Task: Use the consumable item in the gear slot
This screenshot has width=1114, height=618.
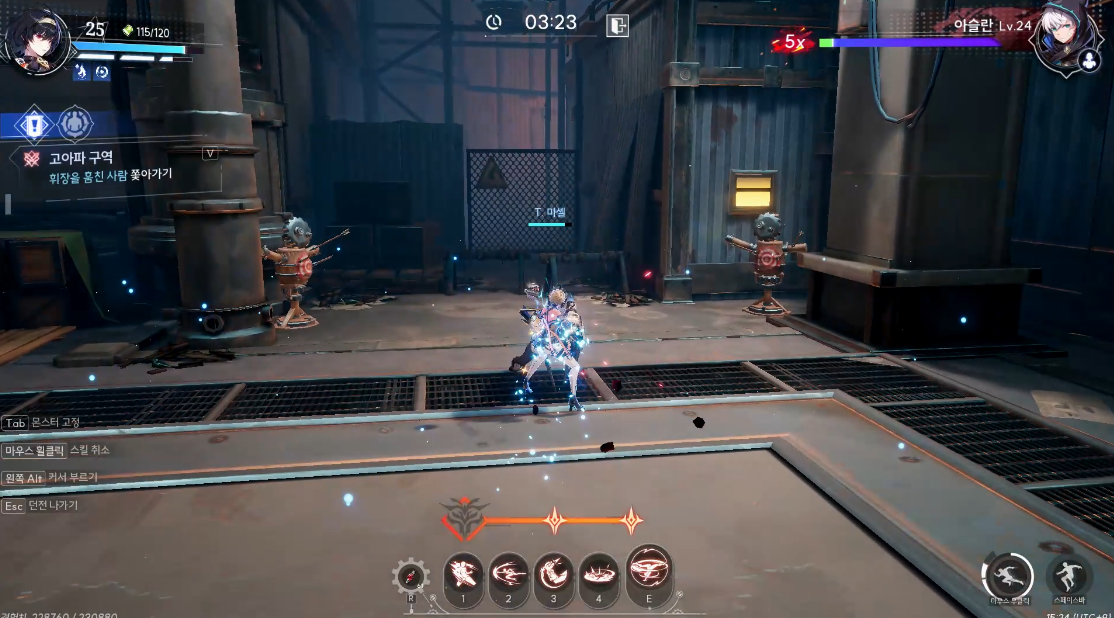Action: (411, 576)
